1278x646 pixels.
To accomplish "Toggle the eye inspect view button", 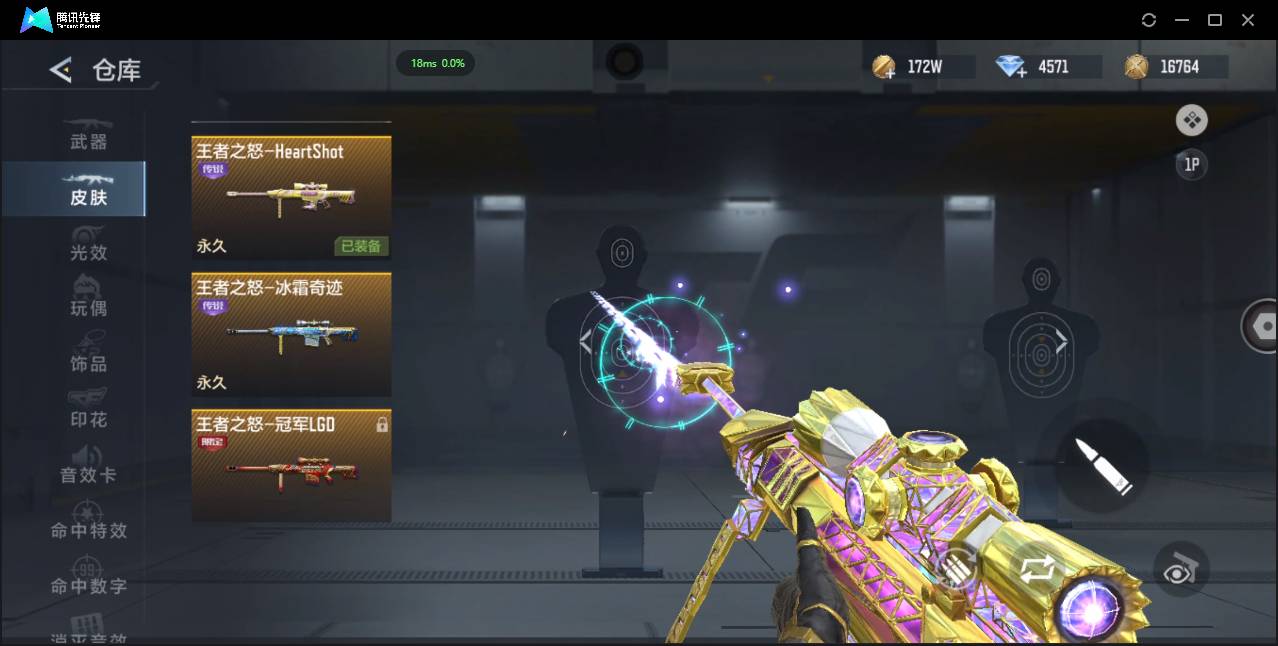I will pos(1180,570).
